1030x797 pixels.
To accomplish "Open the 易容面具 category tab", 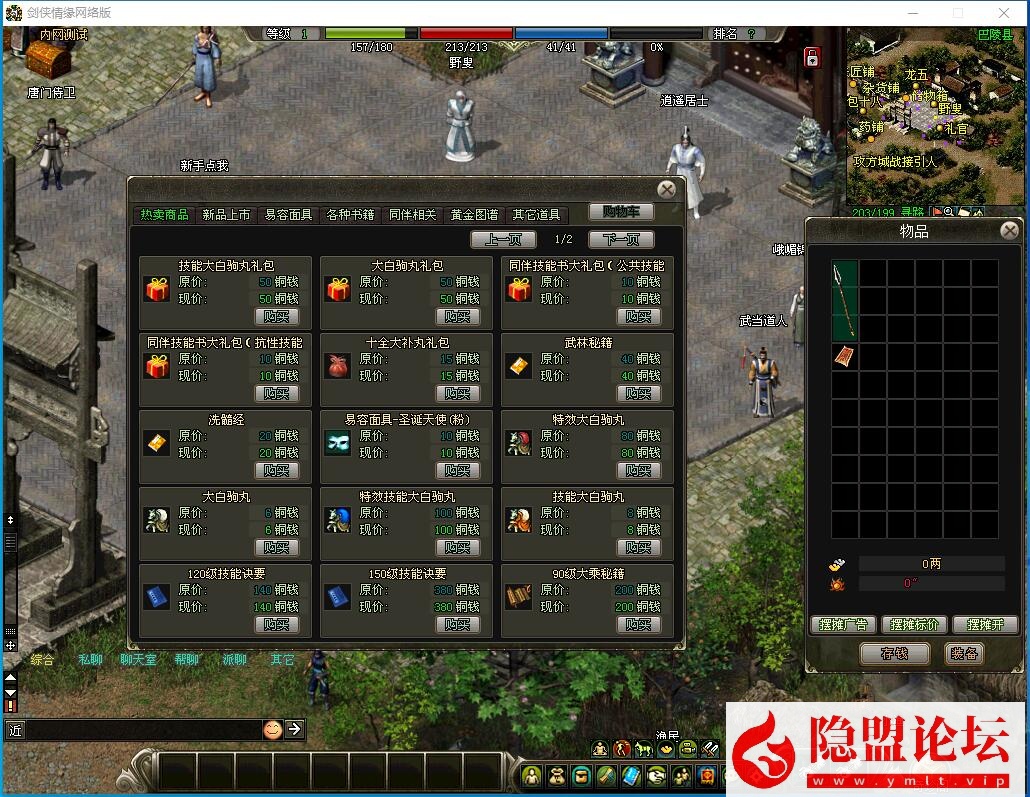I will click(288, 215).
